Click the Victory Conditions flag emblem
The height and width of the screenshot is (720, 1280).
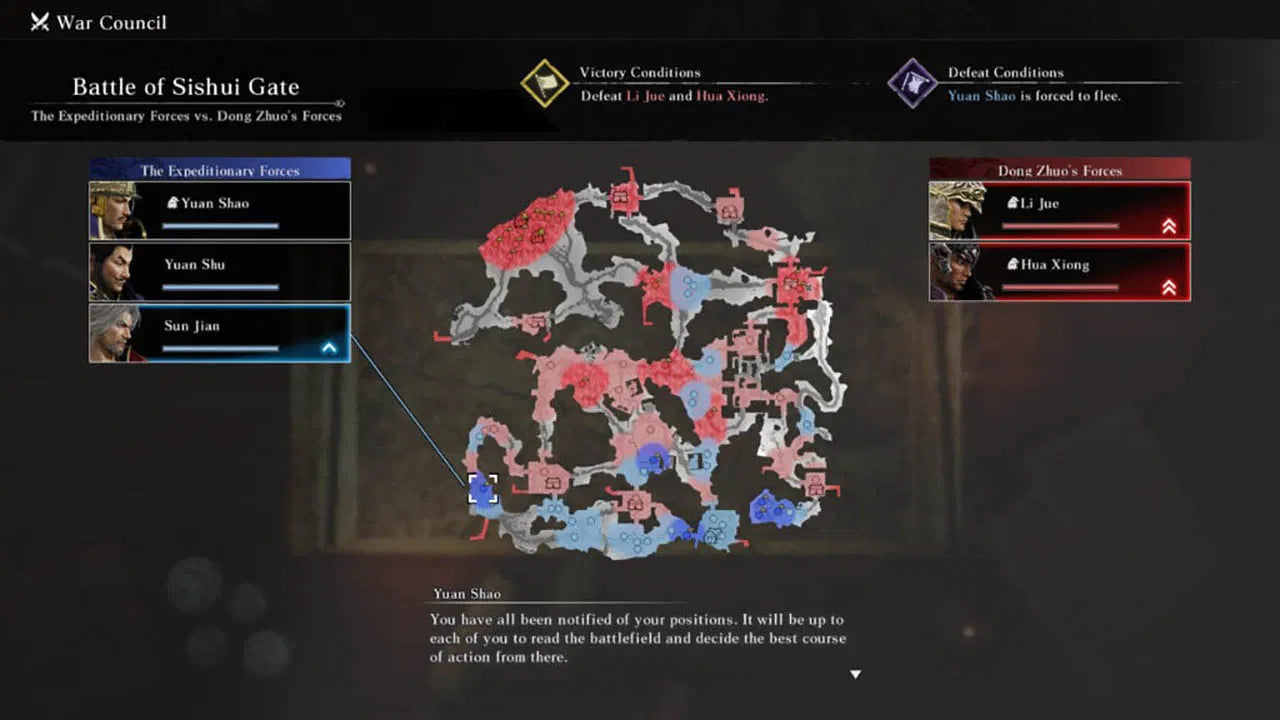(545, 83)
